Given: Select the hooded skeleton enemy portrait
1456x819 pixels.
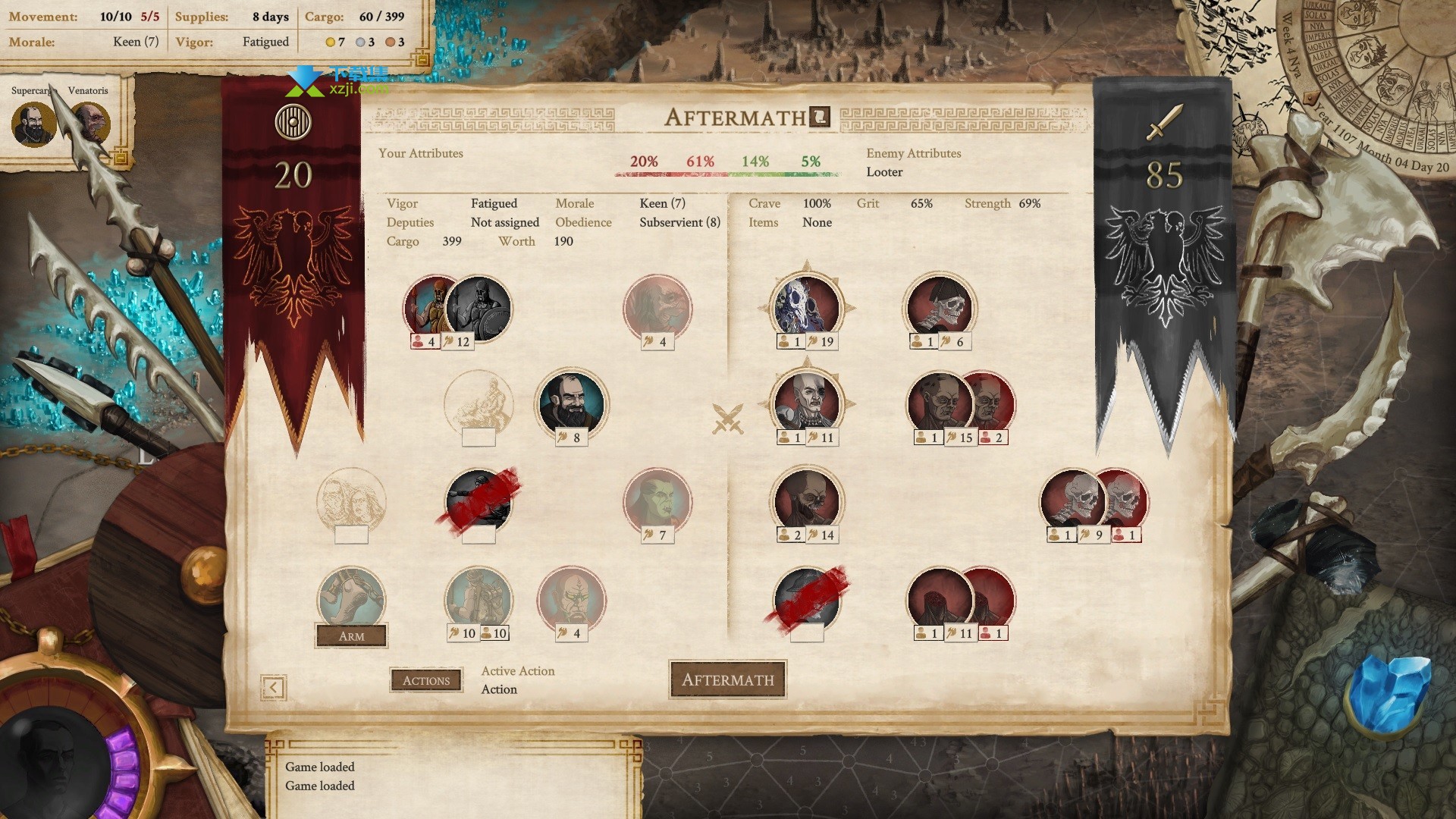Looking at the screenshot, I should click(x=941, y=307).
